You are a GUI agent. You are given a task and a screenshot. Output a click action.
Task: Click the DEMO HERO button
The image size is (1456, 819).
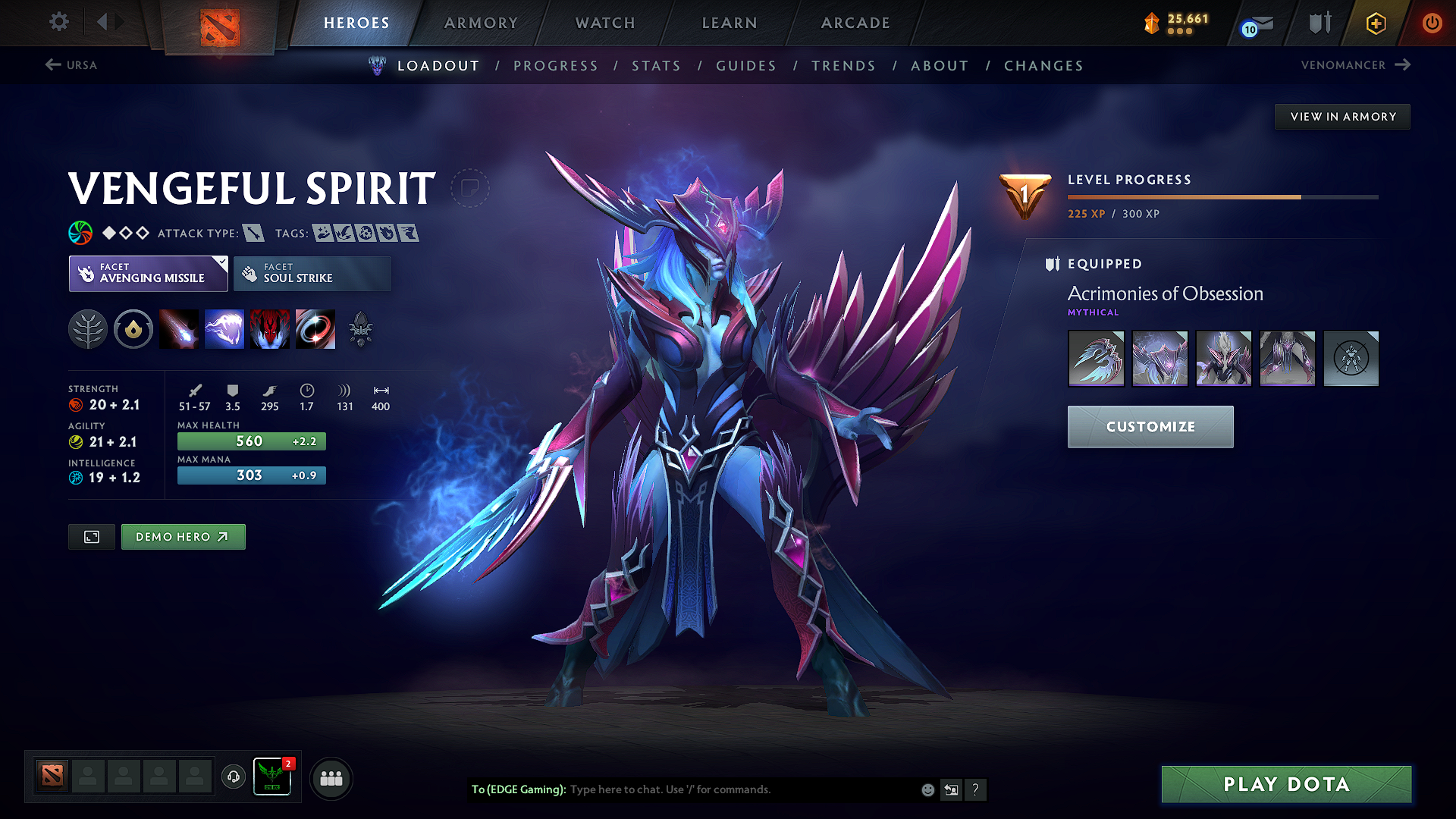183,536
